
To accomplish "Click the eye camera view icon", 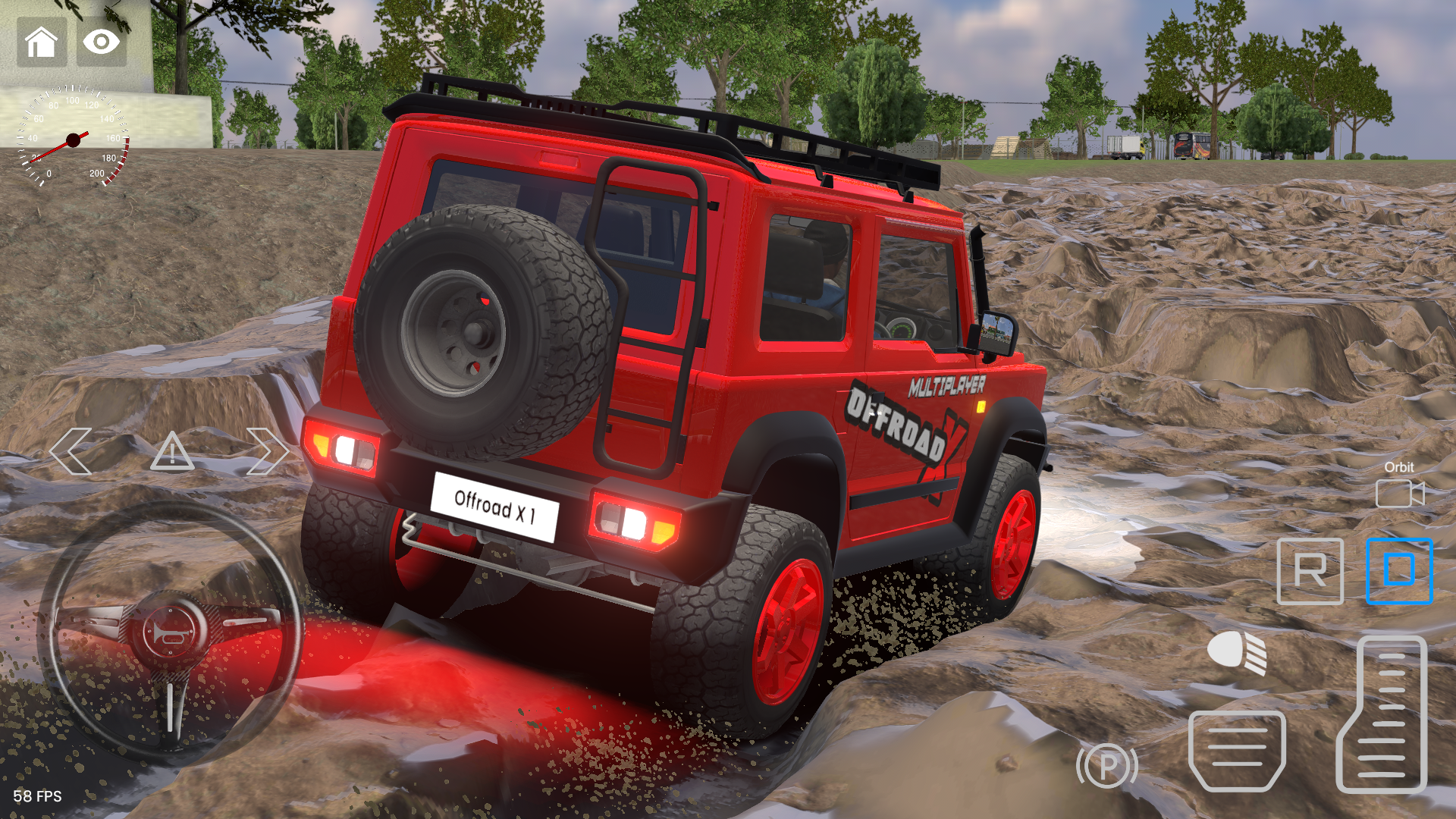I will [101, 42].
